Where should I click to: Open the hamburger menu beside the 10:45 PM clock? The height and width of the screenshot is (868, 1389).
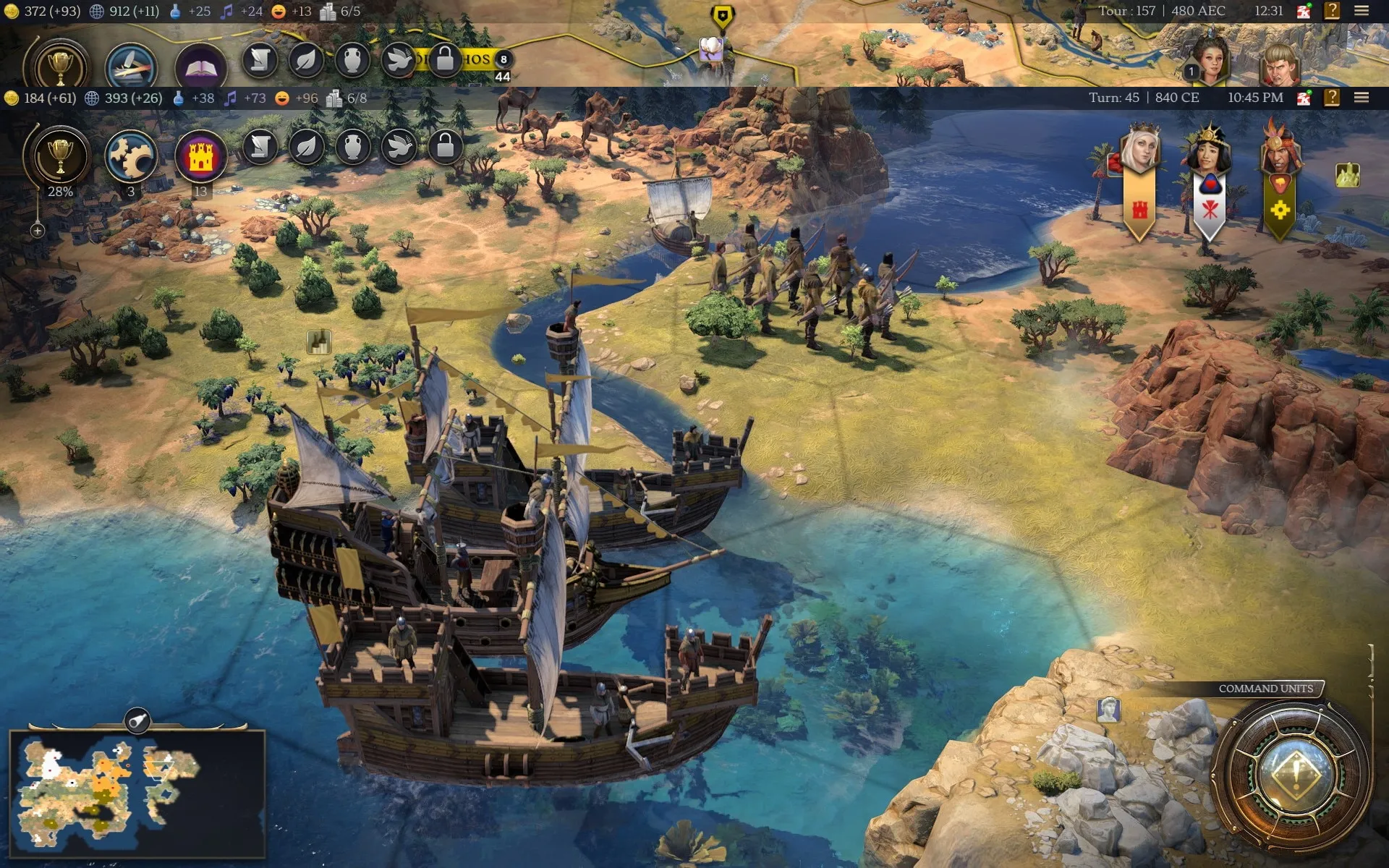tap(1361, 98)
